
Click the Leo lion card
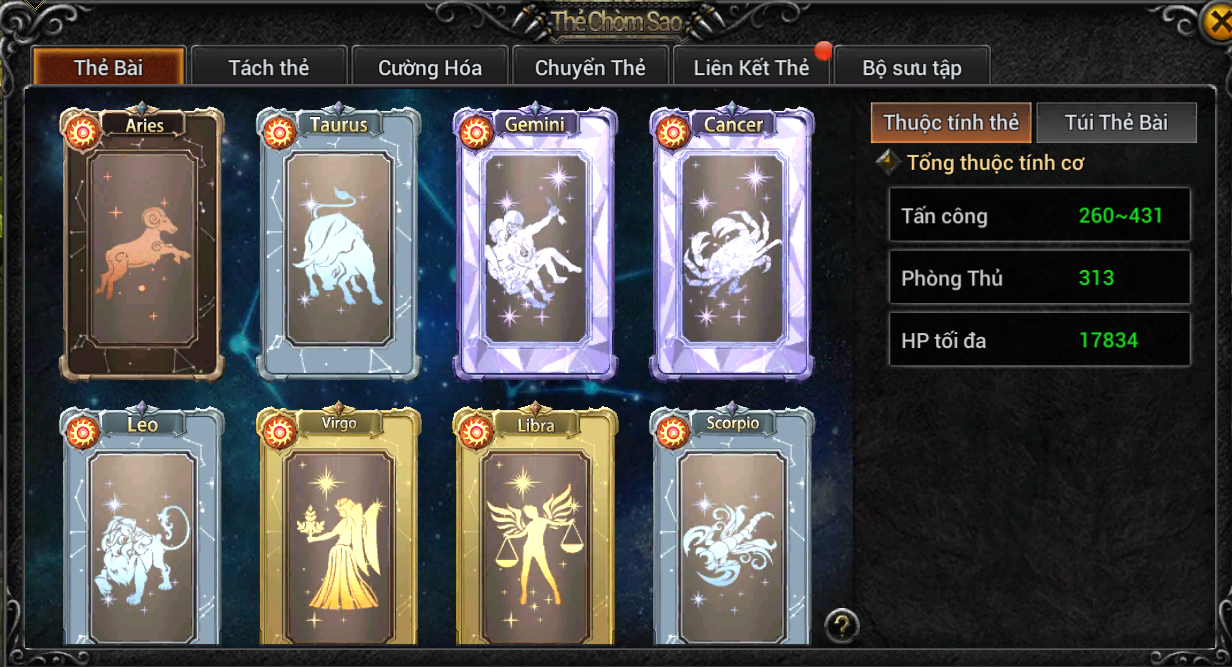(x=142, y=530)
